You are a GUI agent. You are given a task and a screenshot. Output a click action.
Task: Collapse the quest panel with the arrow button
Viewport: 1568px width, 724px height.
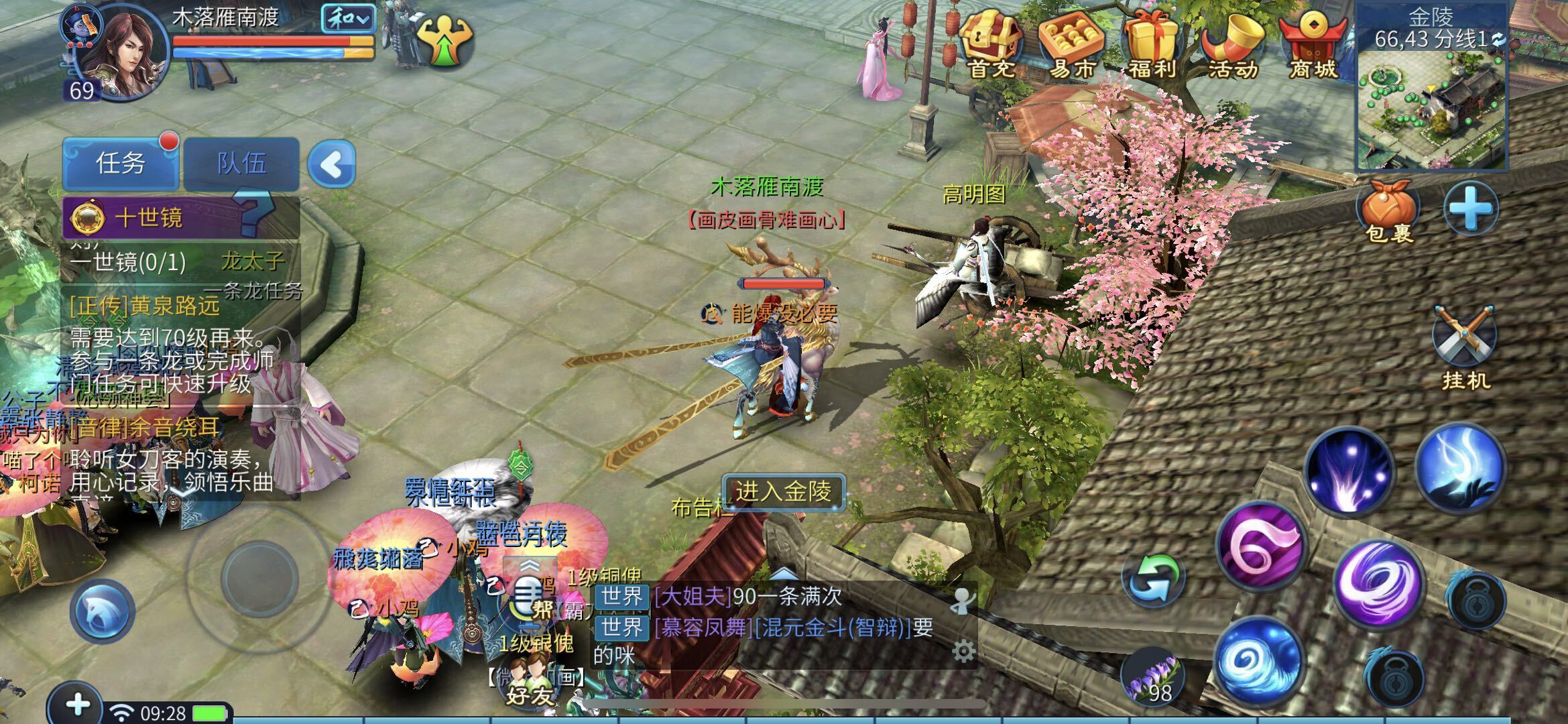click(332, 164)
